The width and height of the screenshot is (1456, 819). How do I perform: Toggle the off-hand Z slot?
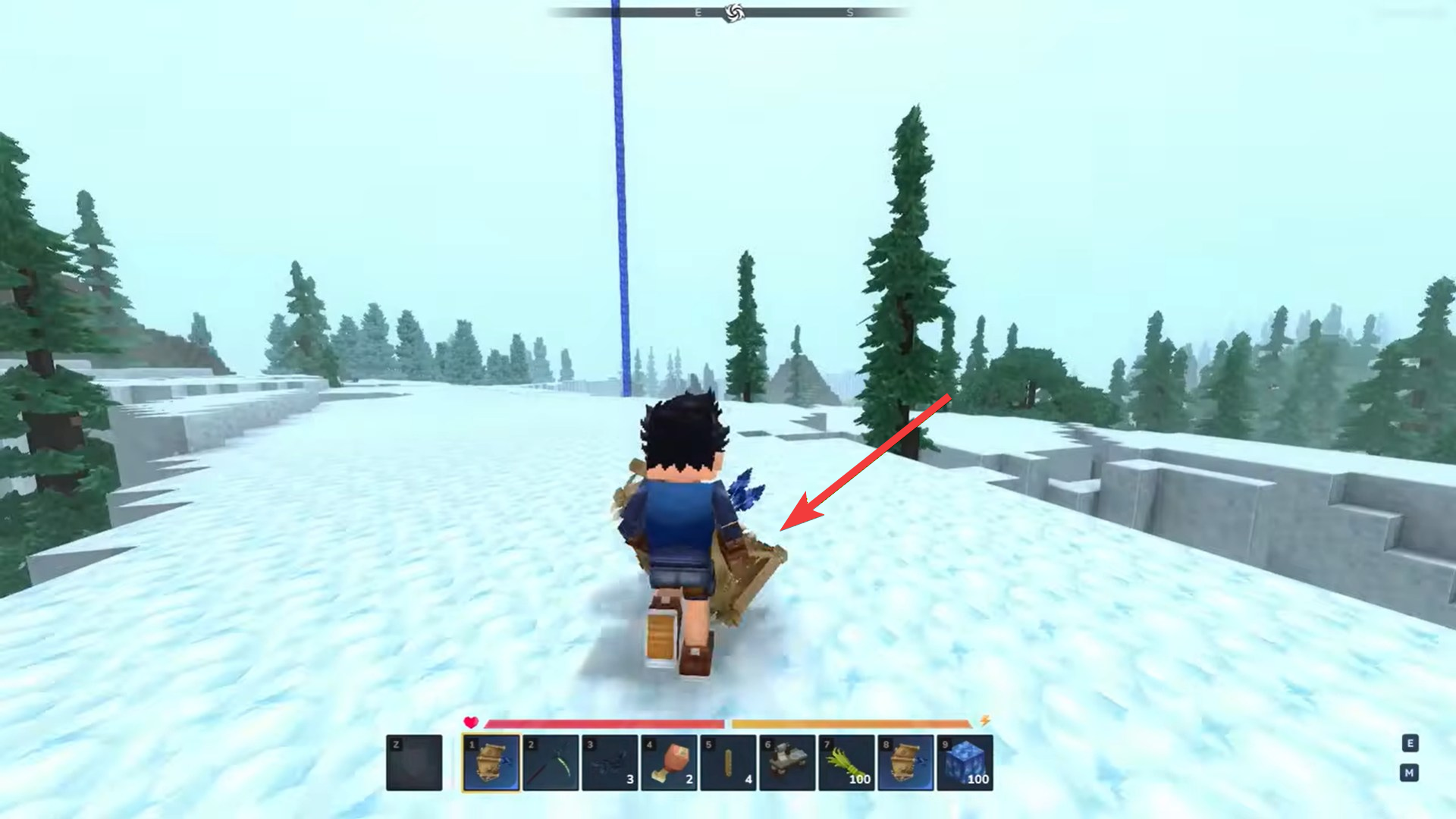414,762
